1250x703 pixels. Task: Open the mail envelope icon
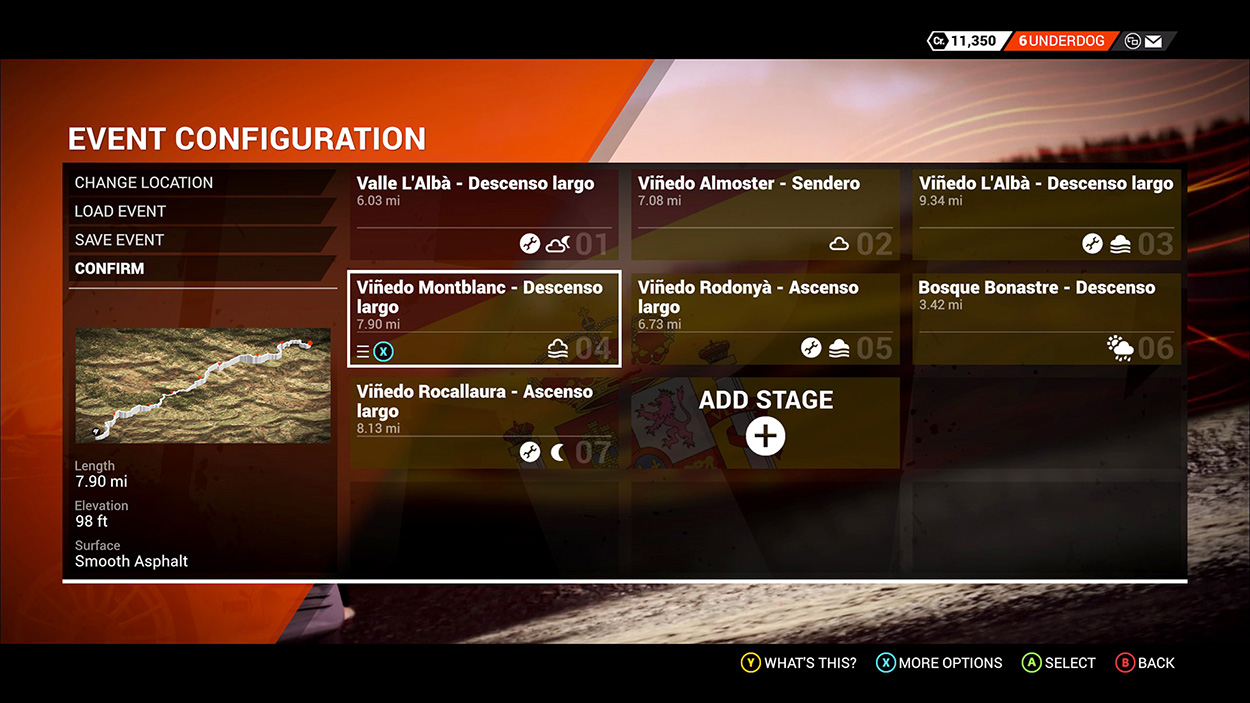pyautogui.click(x=1153, y=41)
